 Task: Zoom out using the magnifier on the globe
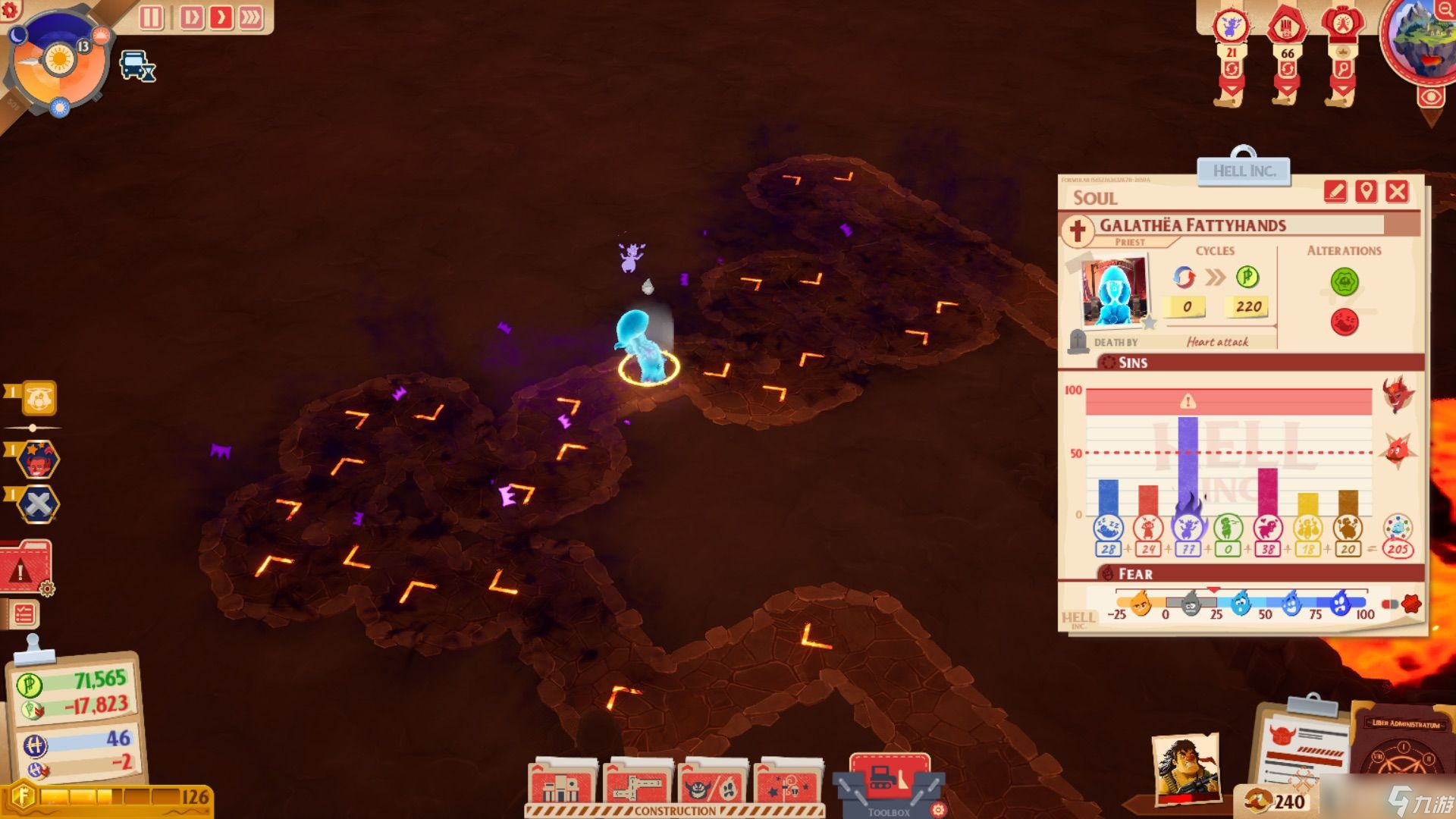point(1445,10)
